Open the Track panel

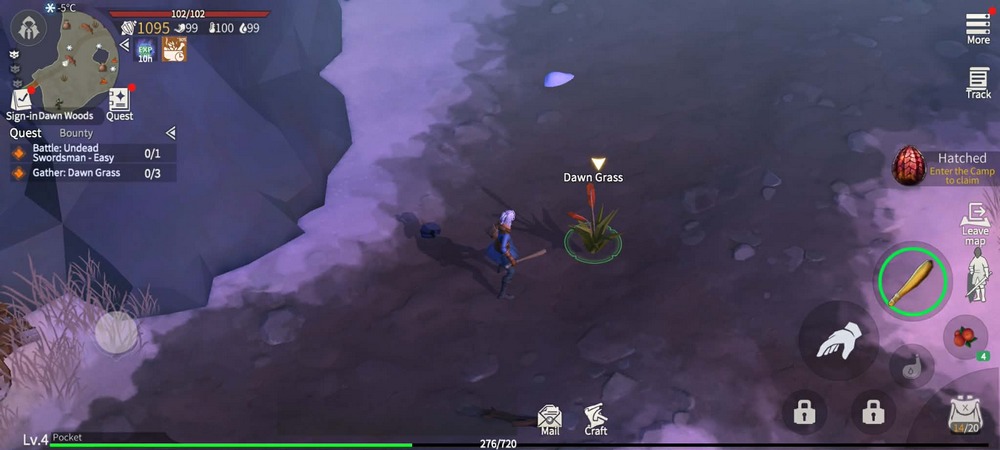pos(978,82)
